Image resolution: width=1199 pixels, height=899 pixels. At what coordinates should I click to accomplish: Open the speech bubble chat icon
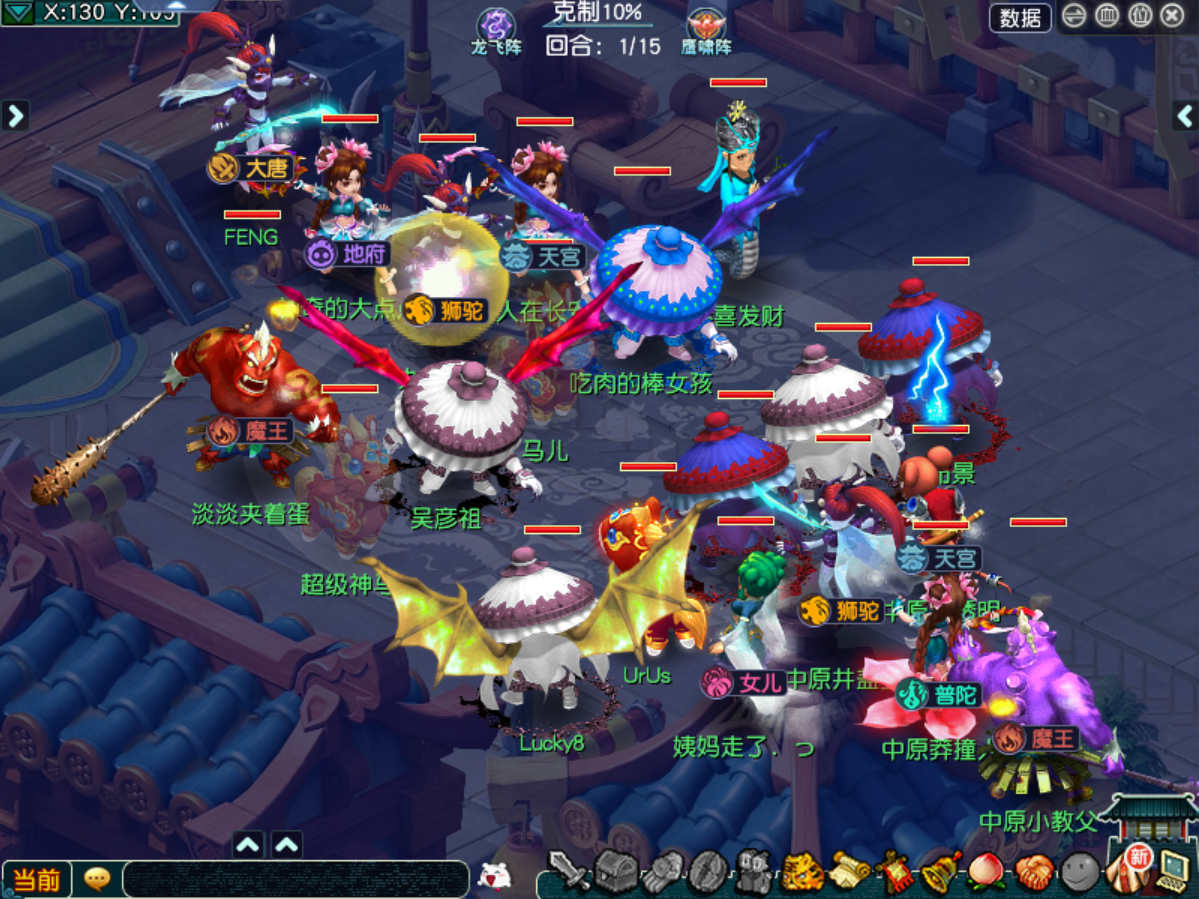97,879
